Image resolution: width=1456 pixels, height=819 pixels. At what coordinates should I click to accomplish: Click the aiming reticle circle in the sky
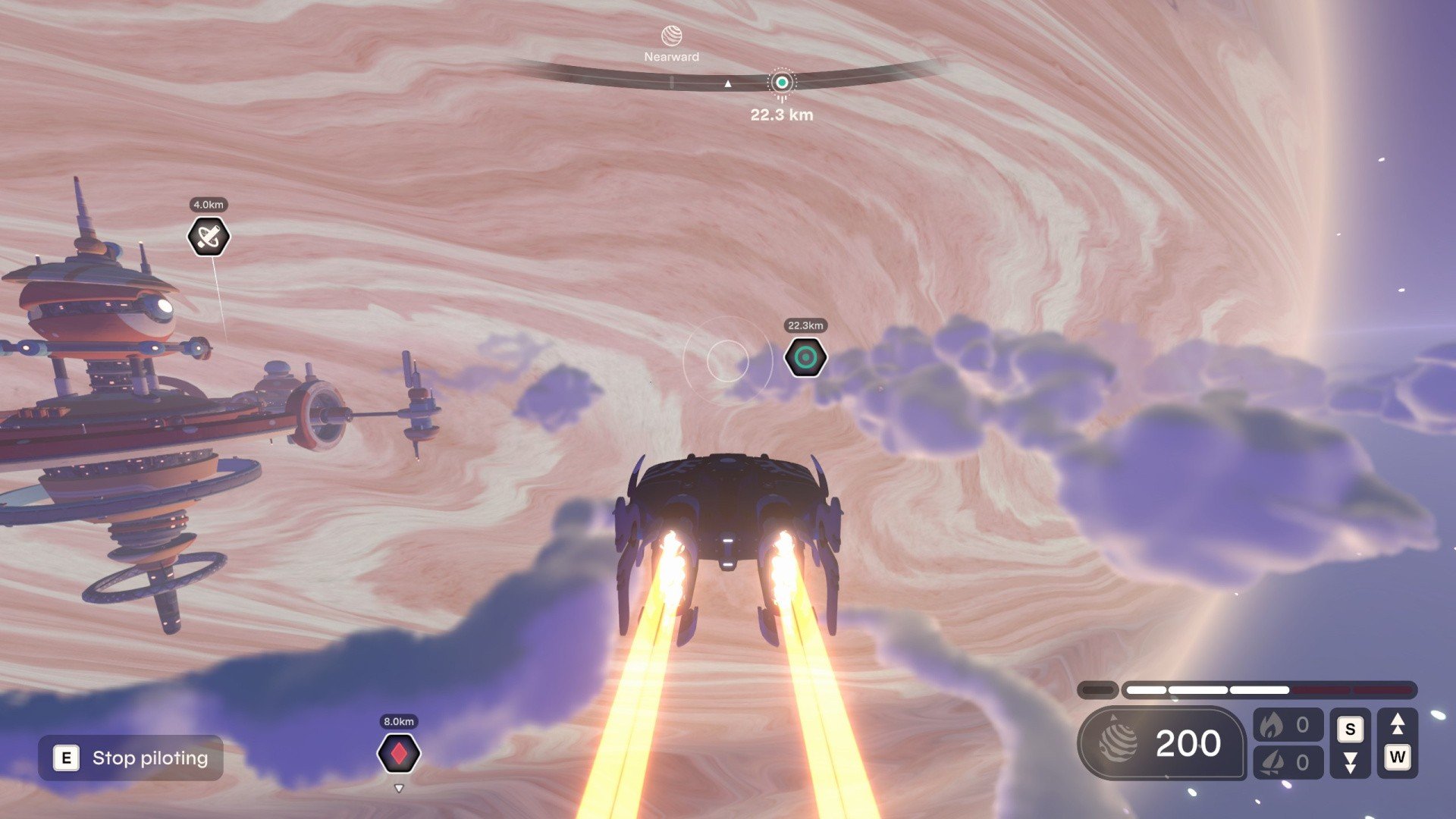click(728, 361)
